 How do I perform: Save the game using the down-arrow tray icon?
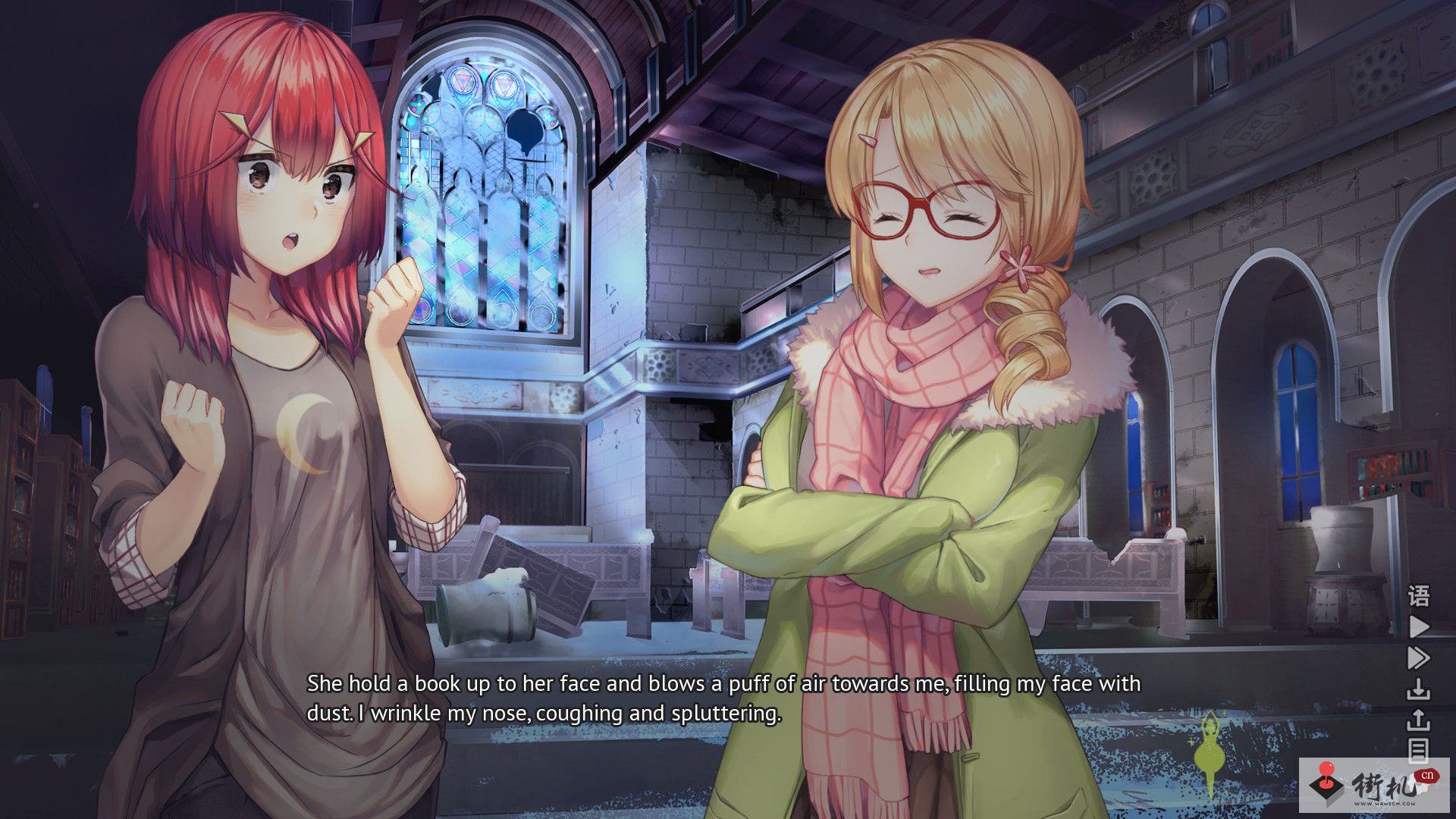[1418, 690]
